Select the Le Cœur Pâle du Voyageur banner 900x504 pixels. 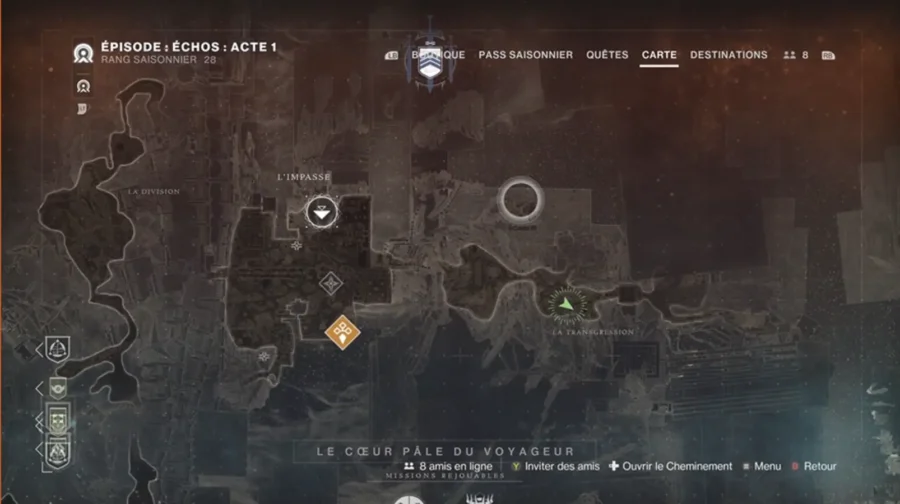(443, 451)
